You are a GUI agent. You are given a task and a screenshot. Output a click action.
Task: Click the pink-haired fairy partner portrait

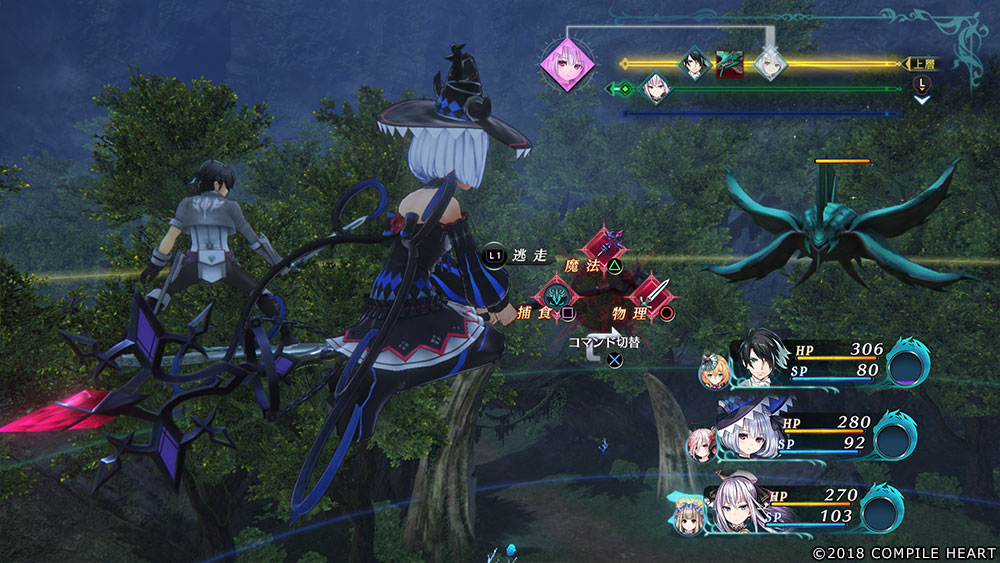click(x=701, y=440)
